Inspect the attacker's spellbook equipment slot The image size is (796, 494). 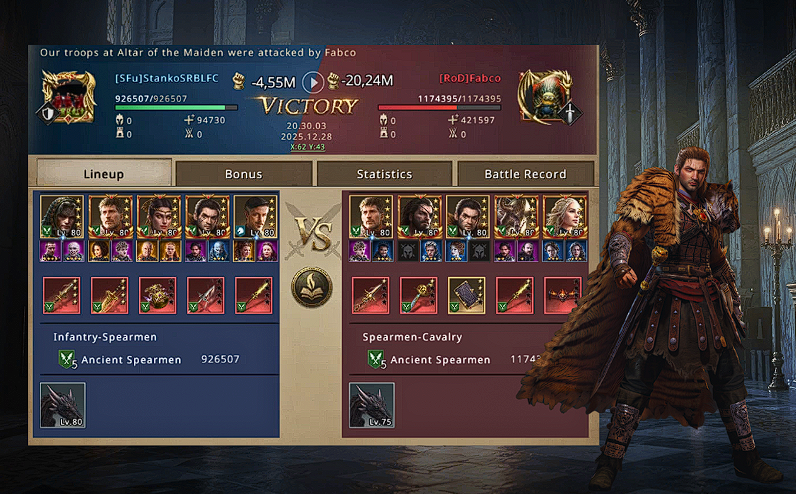coord(467,296)
